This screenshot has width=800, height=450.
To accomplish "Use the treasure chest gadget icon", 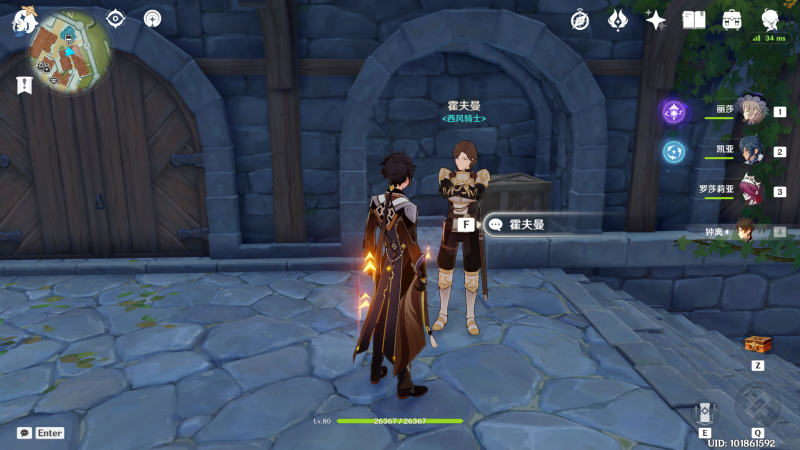I will (x=758, y=345).
